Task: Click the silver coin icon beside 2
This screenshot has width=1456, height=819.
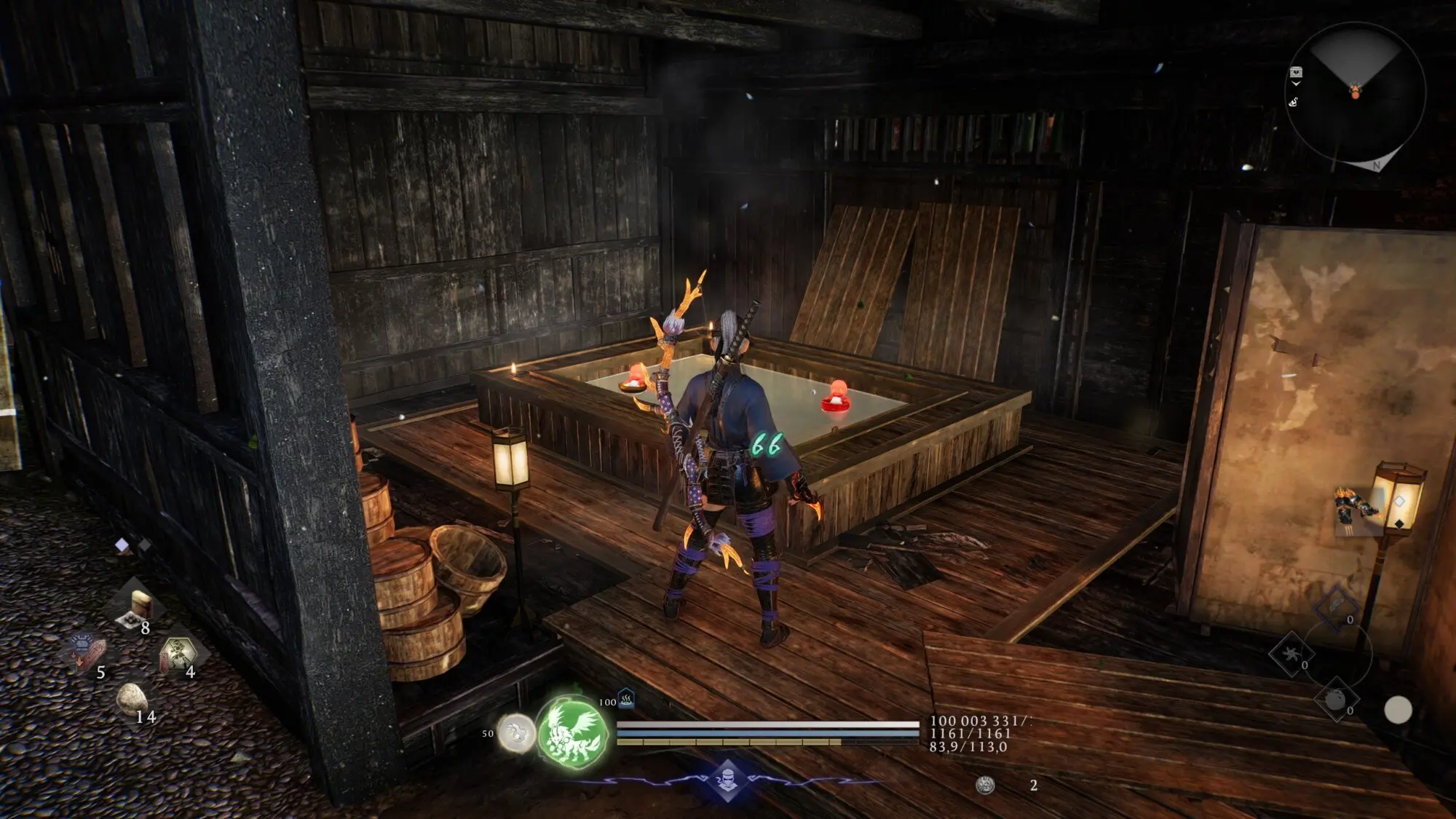Action: [985, 785]
